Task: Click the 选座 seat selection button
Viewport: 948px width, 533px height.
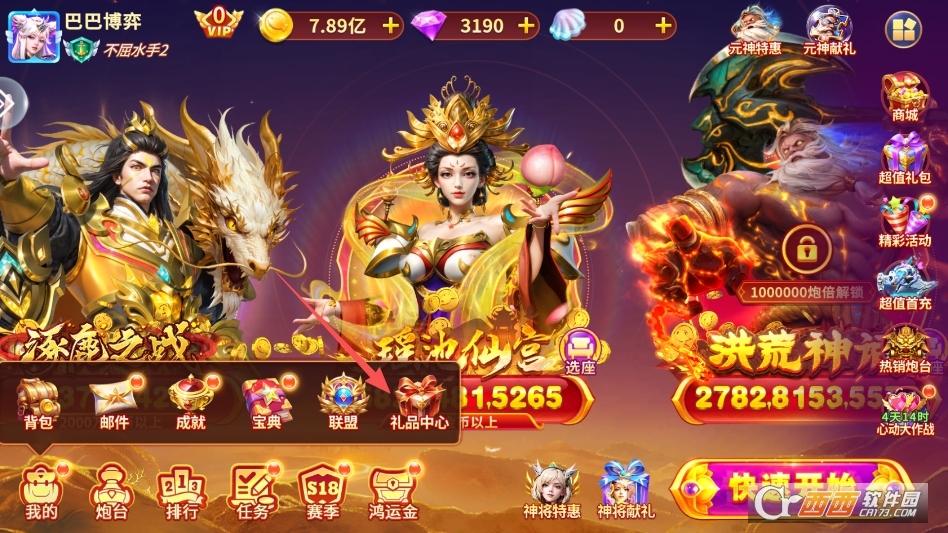Action: pos(579,352)
